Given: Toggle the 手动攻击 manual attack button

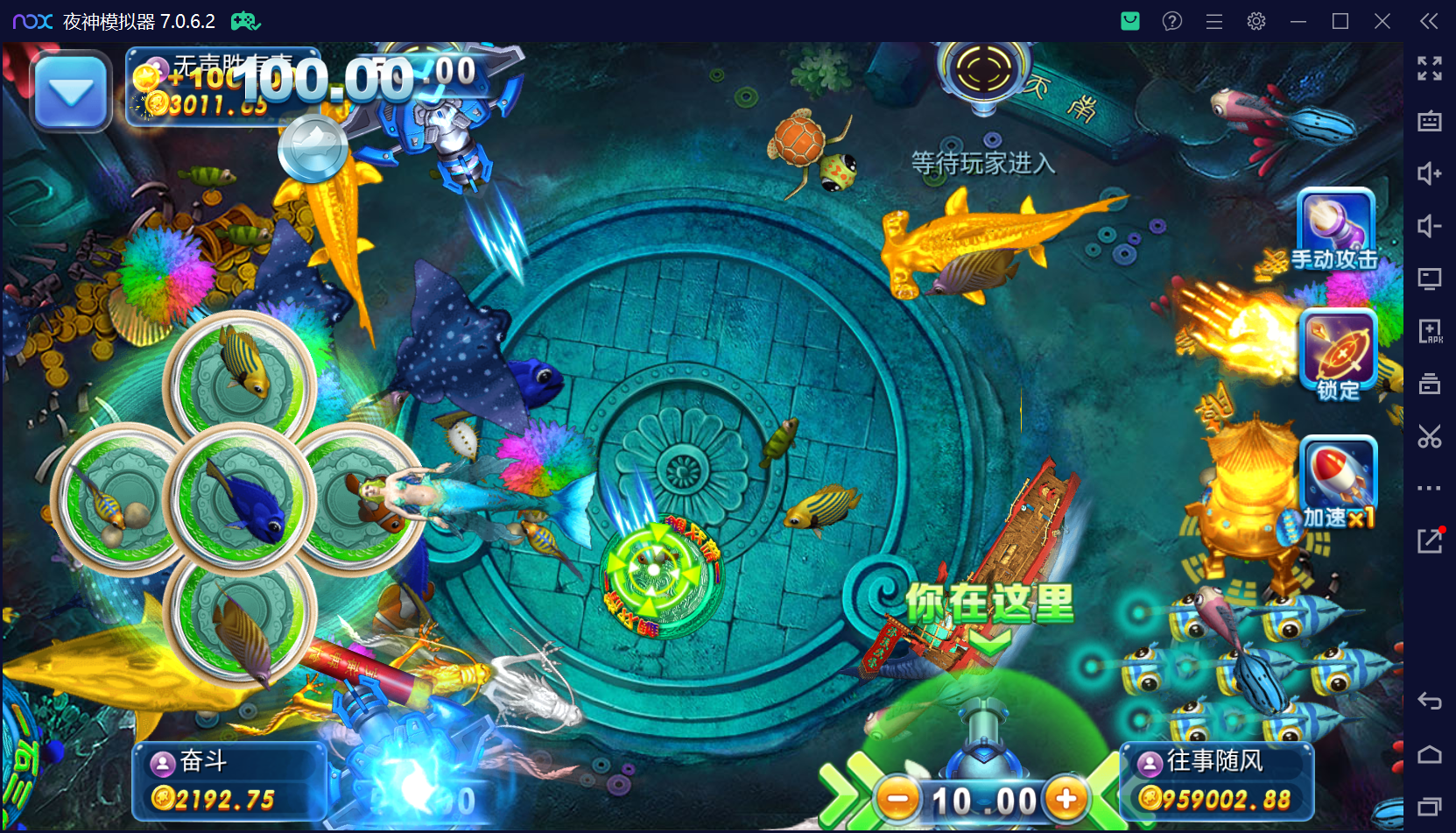Looking at the screenshot, I should [x=1335, y=229].
